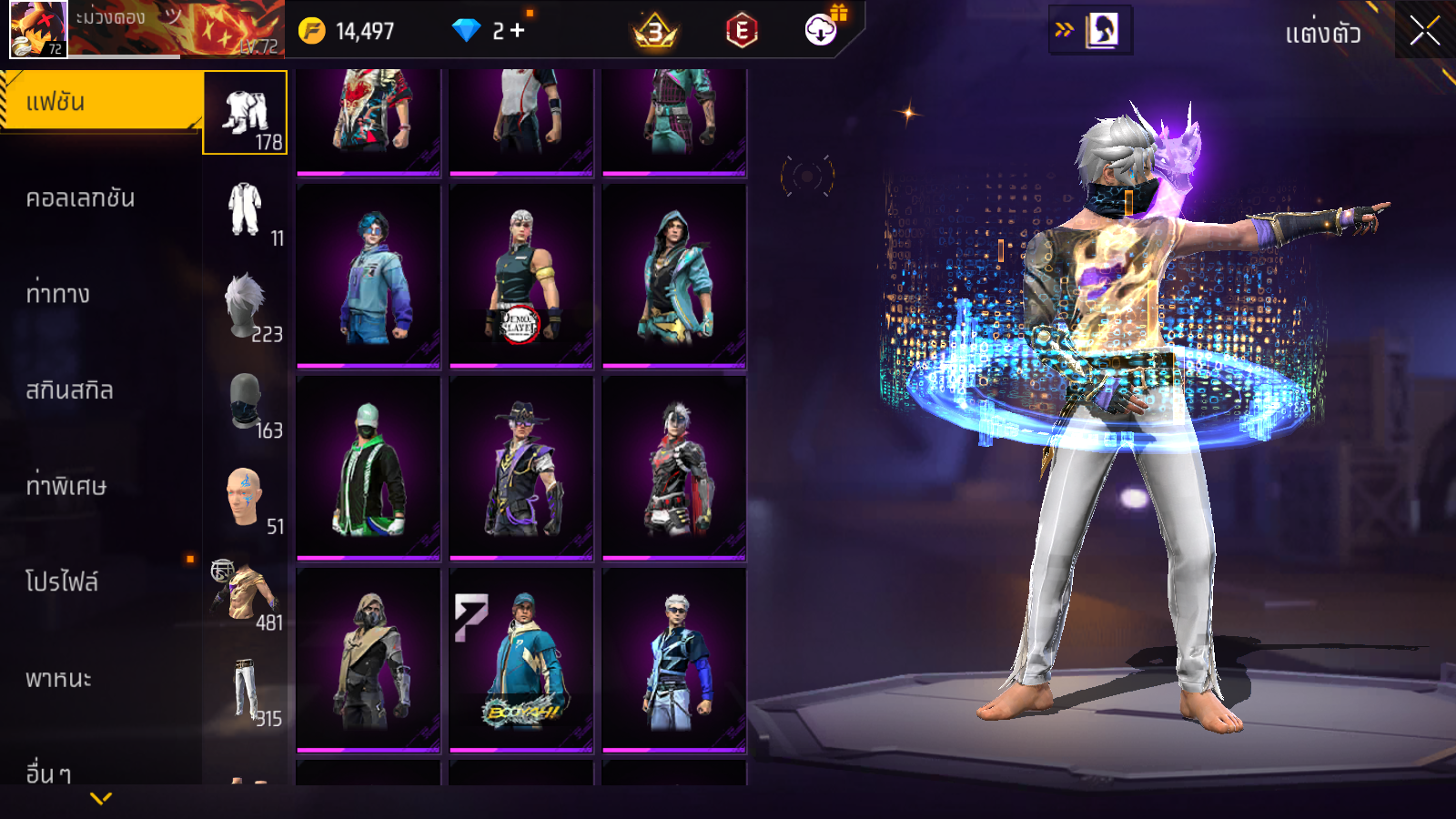Image resolution: width=1456 pixels, height=819 pixels.
Task: Pick the Booyah teal jacket outfit
Action: pyautogui.click(x=521, y=661)
